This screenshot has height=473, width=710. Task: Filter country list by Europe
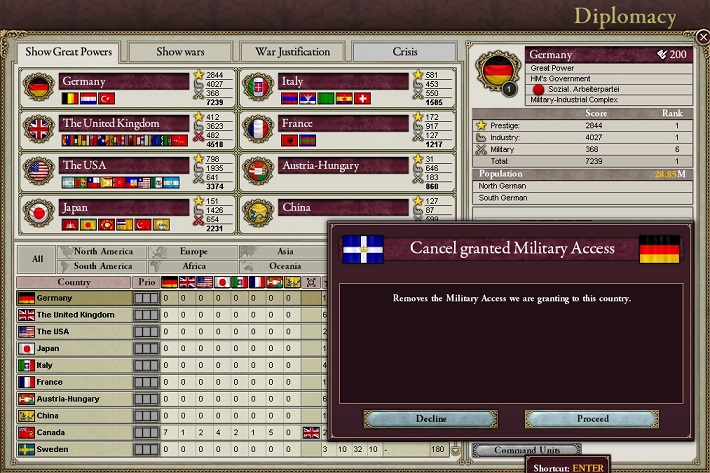194,252
